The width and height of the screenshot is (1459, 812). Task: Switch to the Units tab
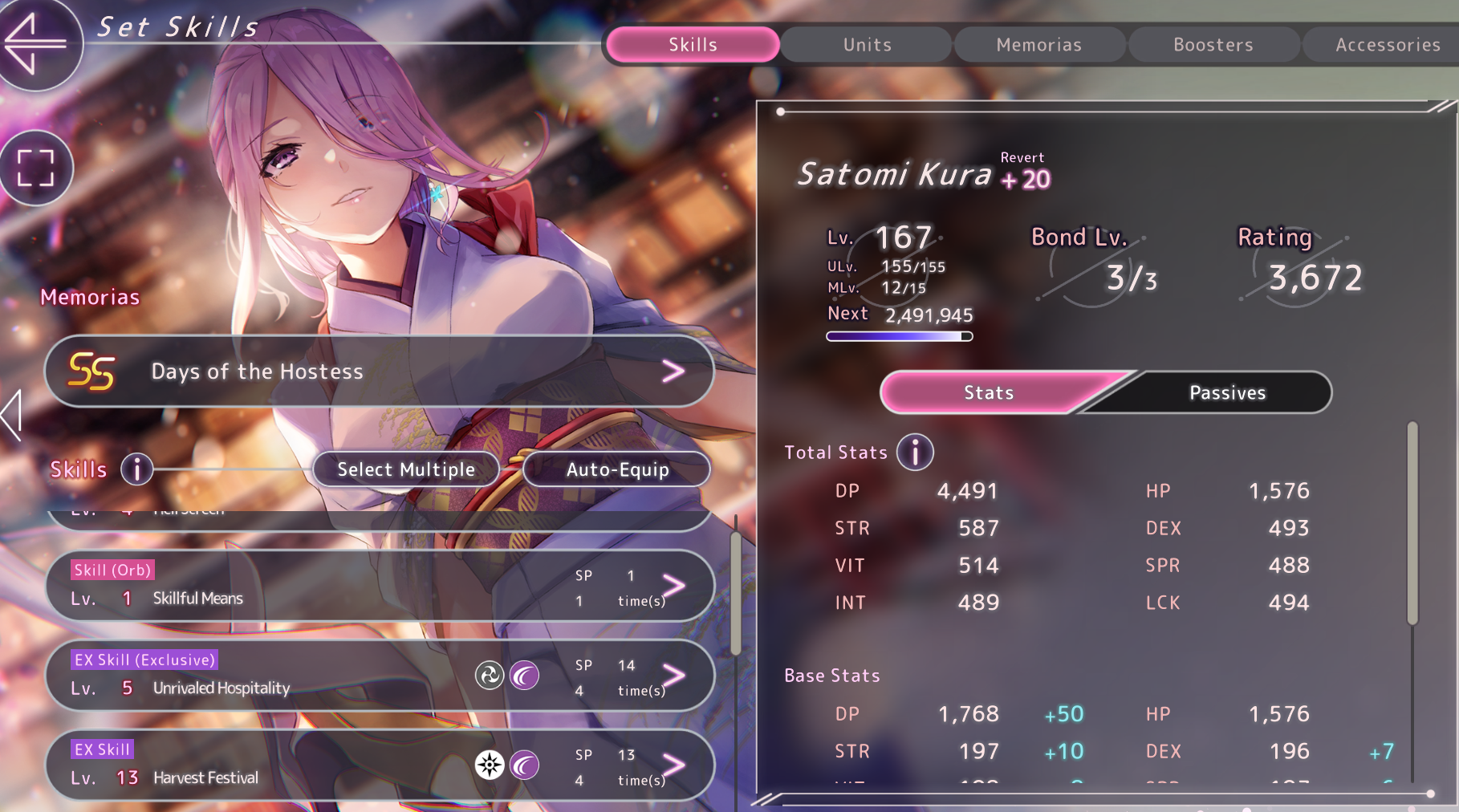click(x=867, y=45)
